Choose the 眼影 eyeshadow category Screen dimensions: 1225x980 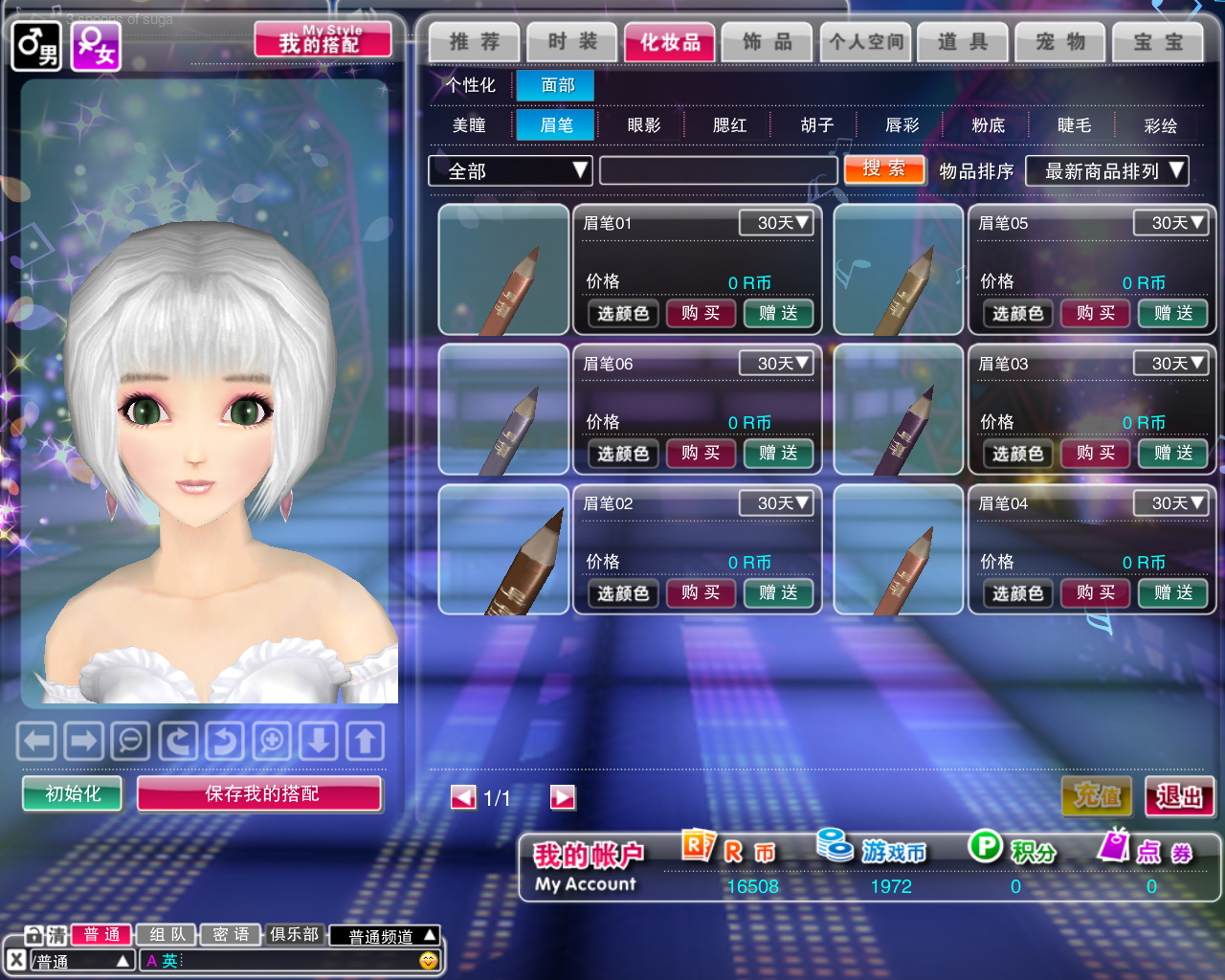click(x=644, y=125)
